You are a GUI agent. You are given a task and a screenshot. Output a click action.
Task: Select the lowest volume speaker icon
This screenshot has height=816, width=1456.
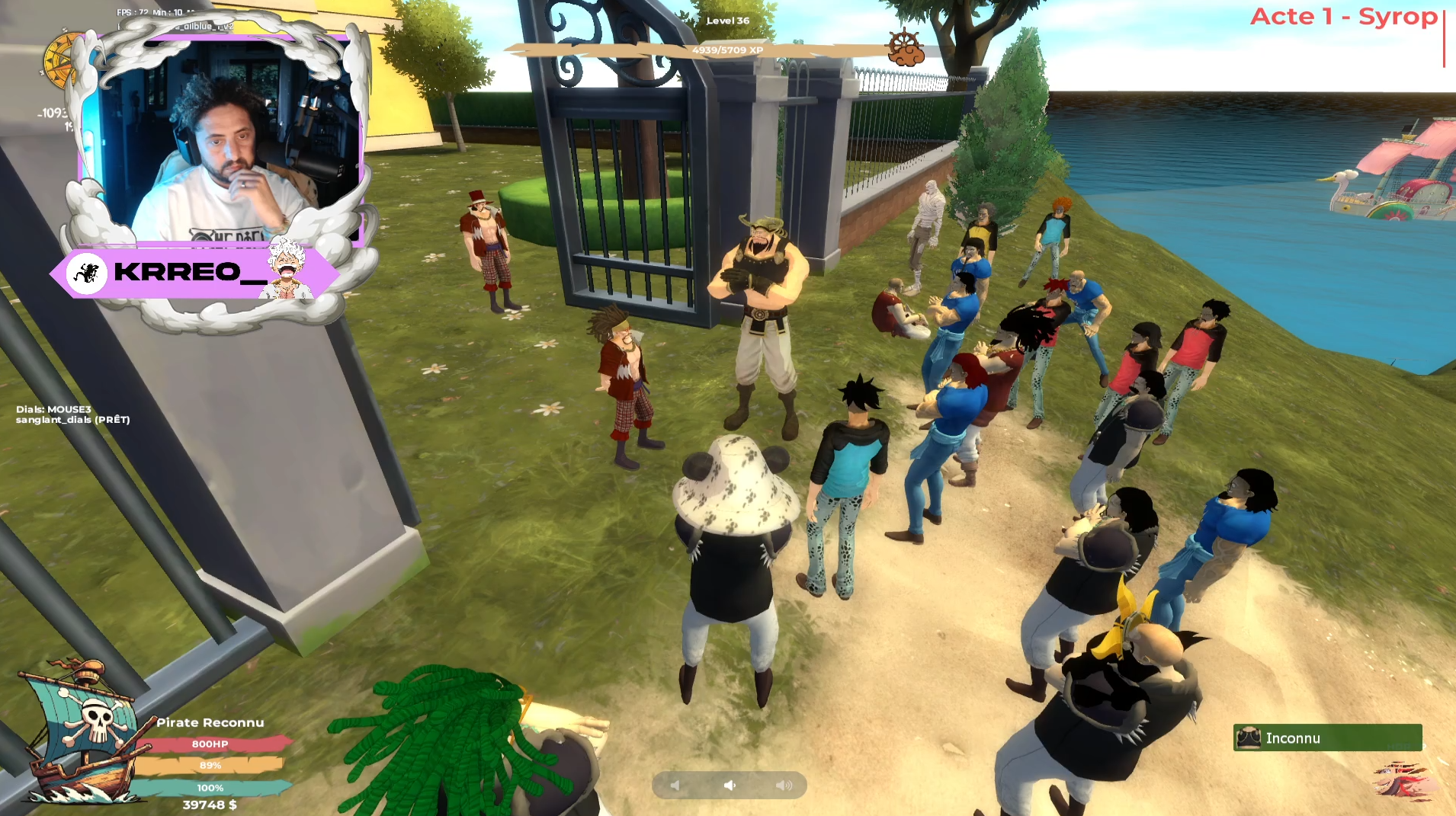pos(675,785)
